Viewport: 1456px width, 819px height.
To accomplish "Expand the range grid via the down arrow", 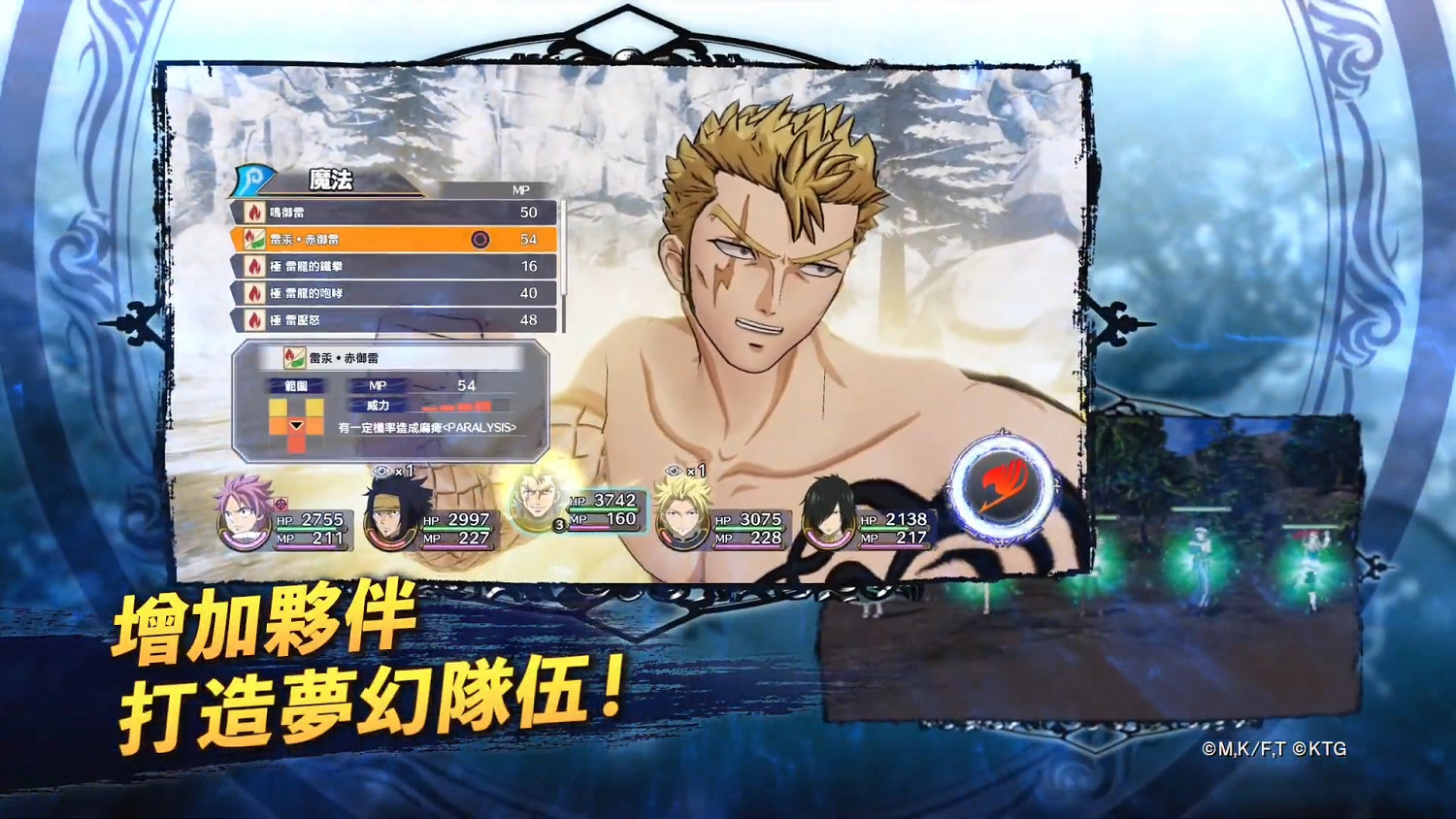I will tap(296, 426).
